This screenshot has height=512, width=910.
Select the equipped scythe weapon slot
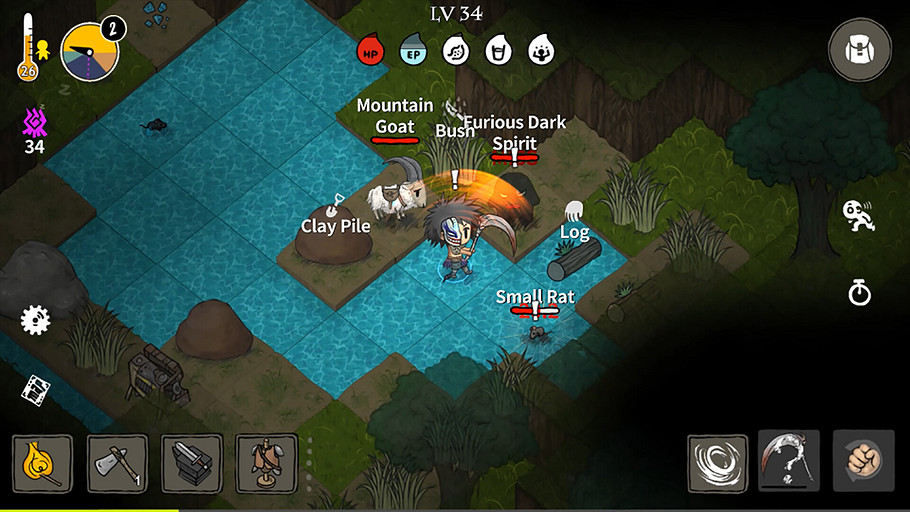point(789,461)
